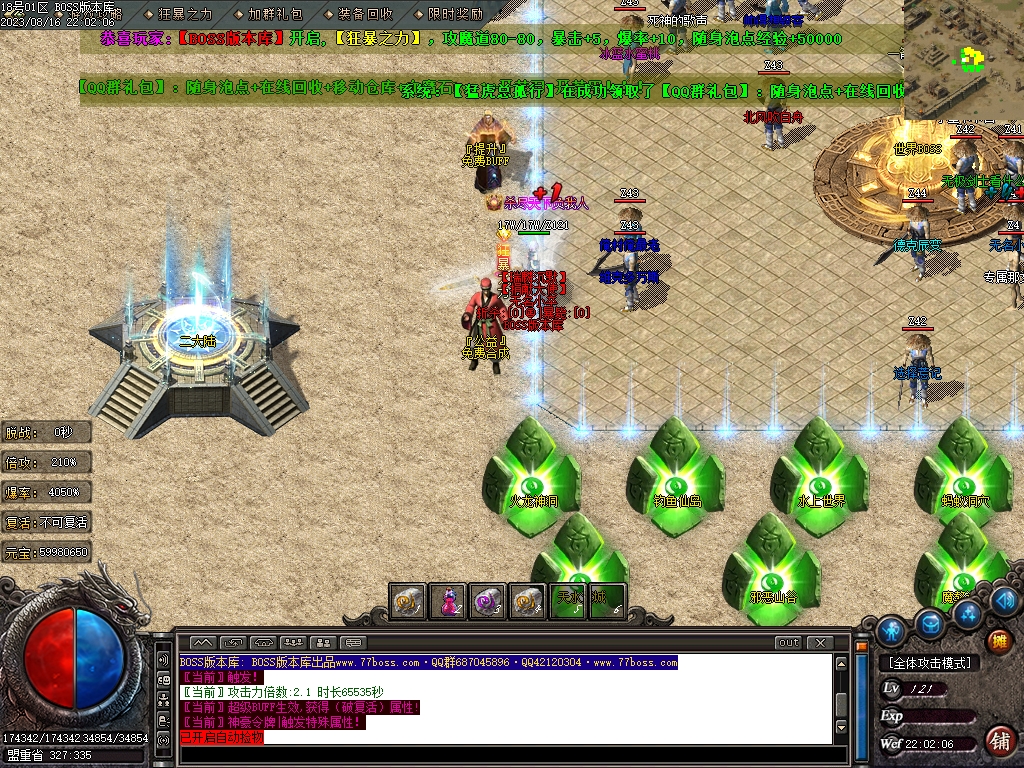Use the purple spiral scroll in slot 3
1024x768 pixels.
487,600
